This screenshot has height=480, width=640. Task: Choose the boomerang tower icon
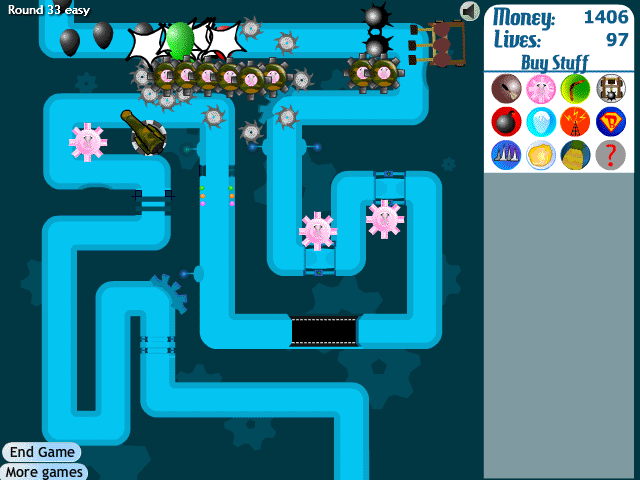[575, 89]
